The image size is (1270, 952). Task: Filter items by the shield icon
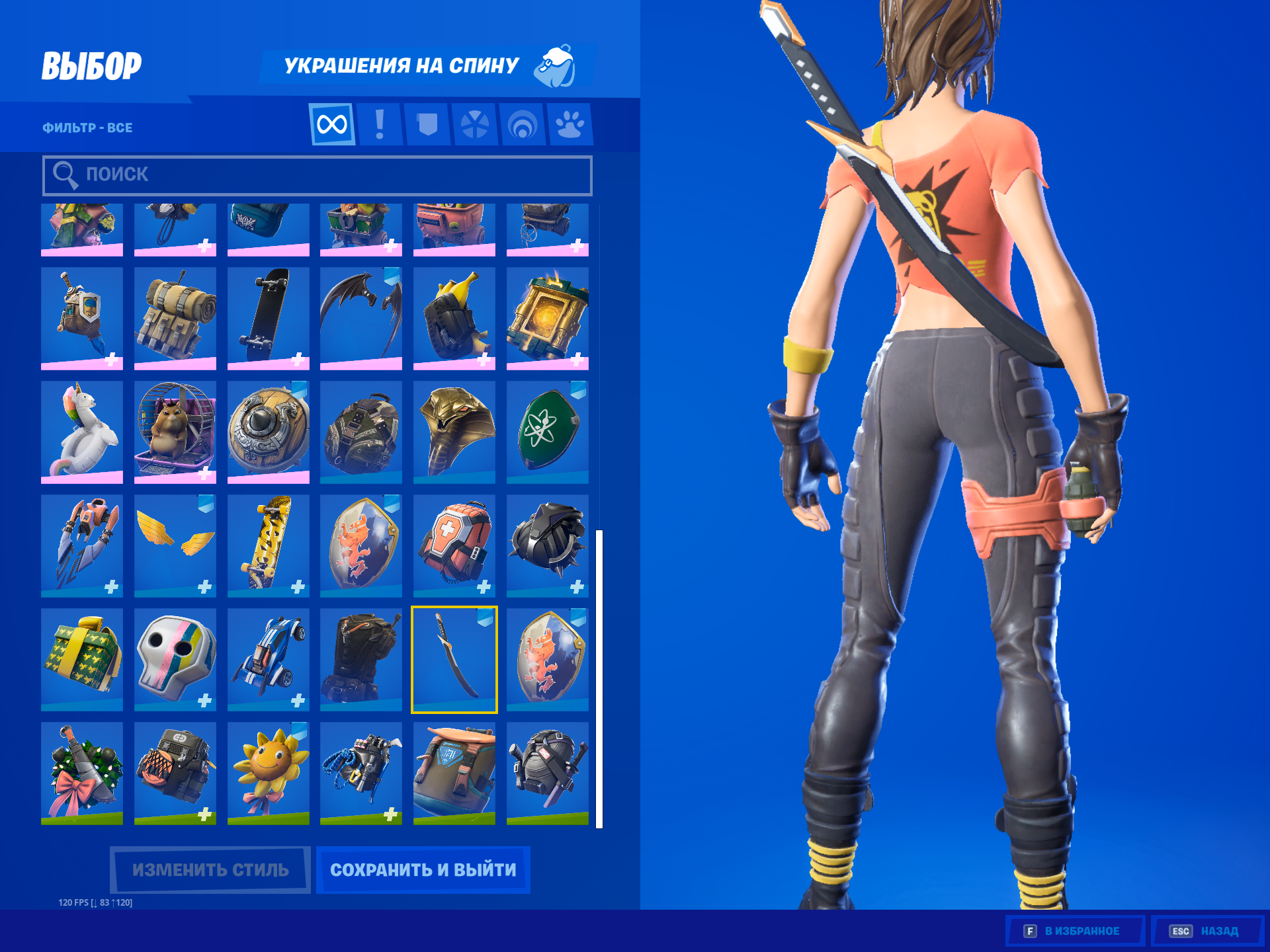pos(429,124)
